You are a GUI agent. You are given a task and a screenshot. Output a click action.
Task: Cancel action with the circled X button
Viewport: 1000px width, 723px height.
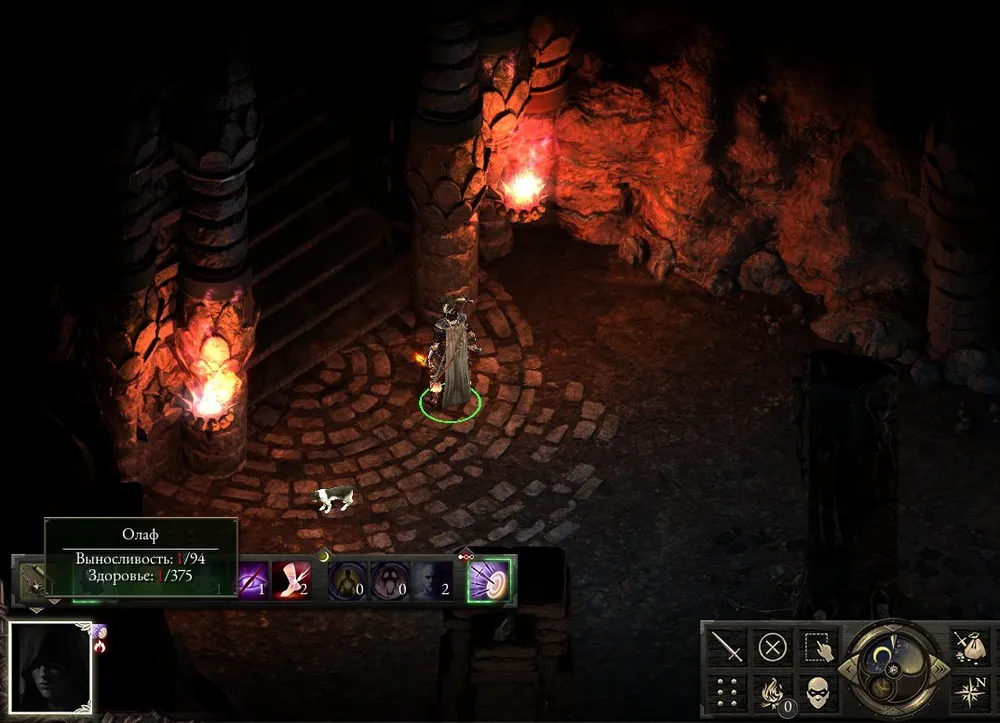[x=772, y=647]
